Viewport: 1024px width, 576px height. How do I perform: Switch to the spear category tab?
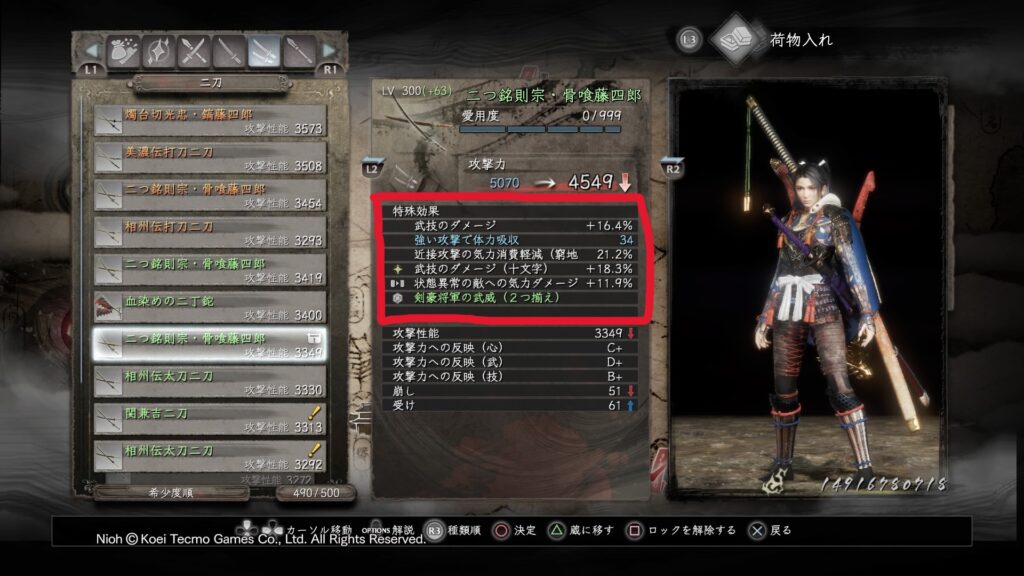coord(298,50)
